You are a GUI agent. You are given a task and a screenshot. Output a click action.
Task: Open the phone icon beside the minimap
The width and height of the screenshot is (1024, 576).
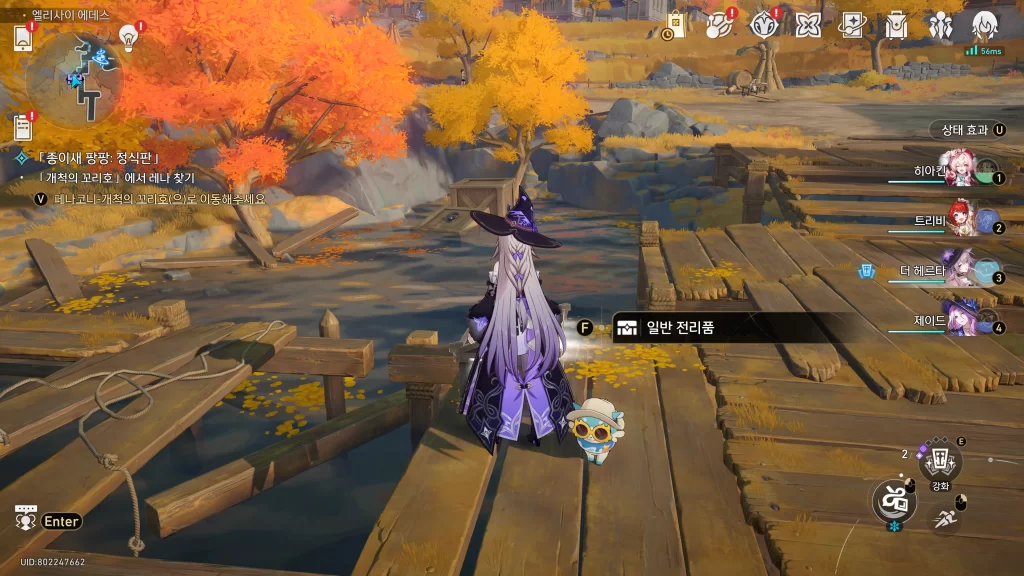pyautogui.click(x=23, y=38)
